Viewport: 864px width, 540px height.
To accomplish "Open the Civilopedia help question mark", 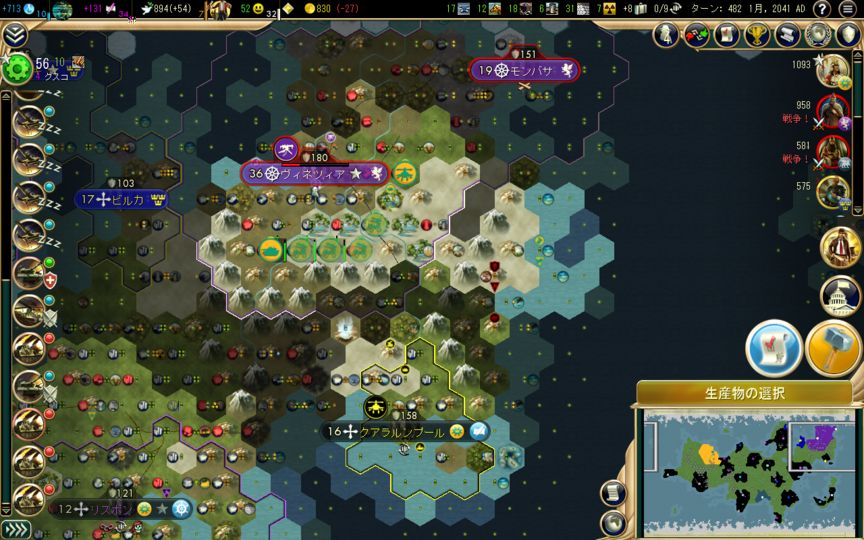I will click(824, 9).
